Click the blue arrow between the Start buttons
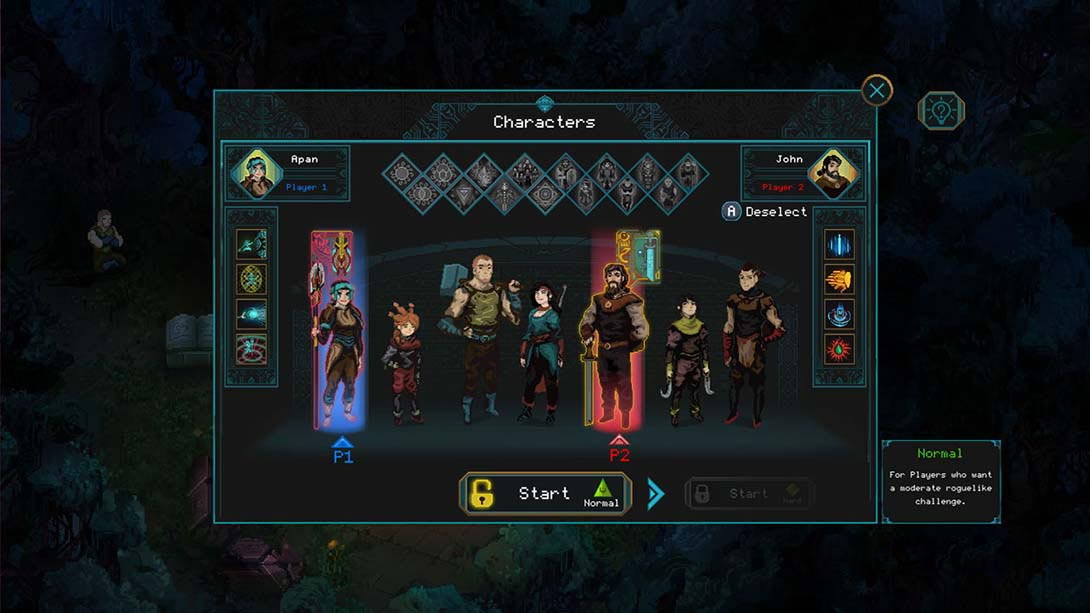 click(x=656, y=494)
